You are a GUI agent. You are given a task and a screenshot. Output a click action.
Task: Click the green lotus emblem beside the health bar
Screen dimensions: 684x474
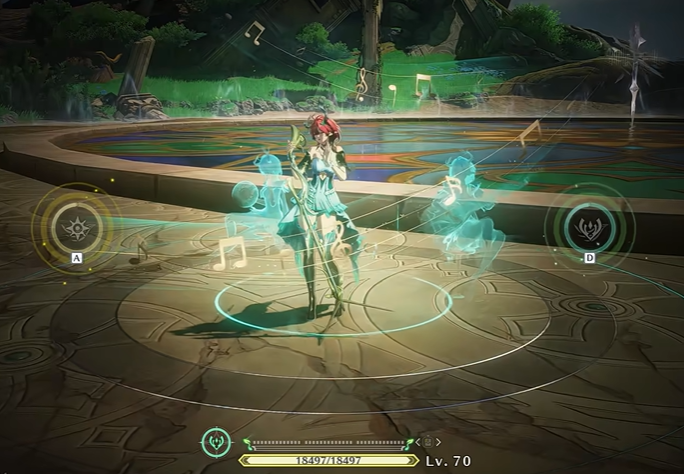point(215,442)
